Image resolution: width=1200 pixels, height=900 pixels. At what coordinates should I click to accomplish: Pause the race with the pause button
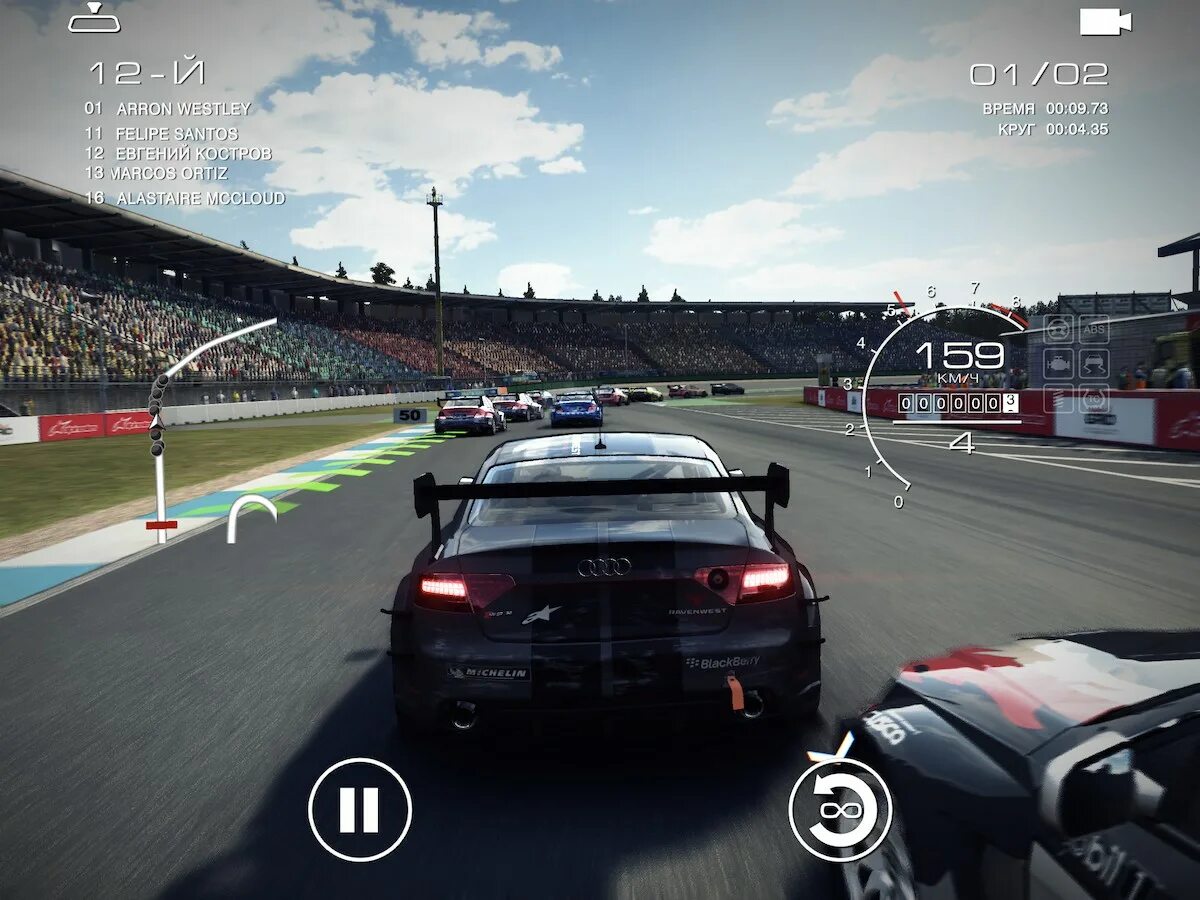(360, 810)
